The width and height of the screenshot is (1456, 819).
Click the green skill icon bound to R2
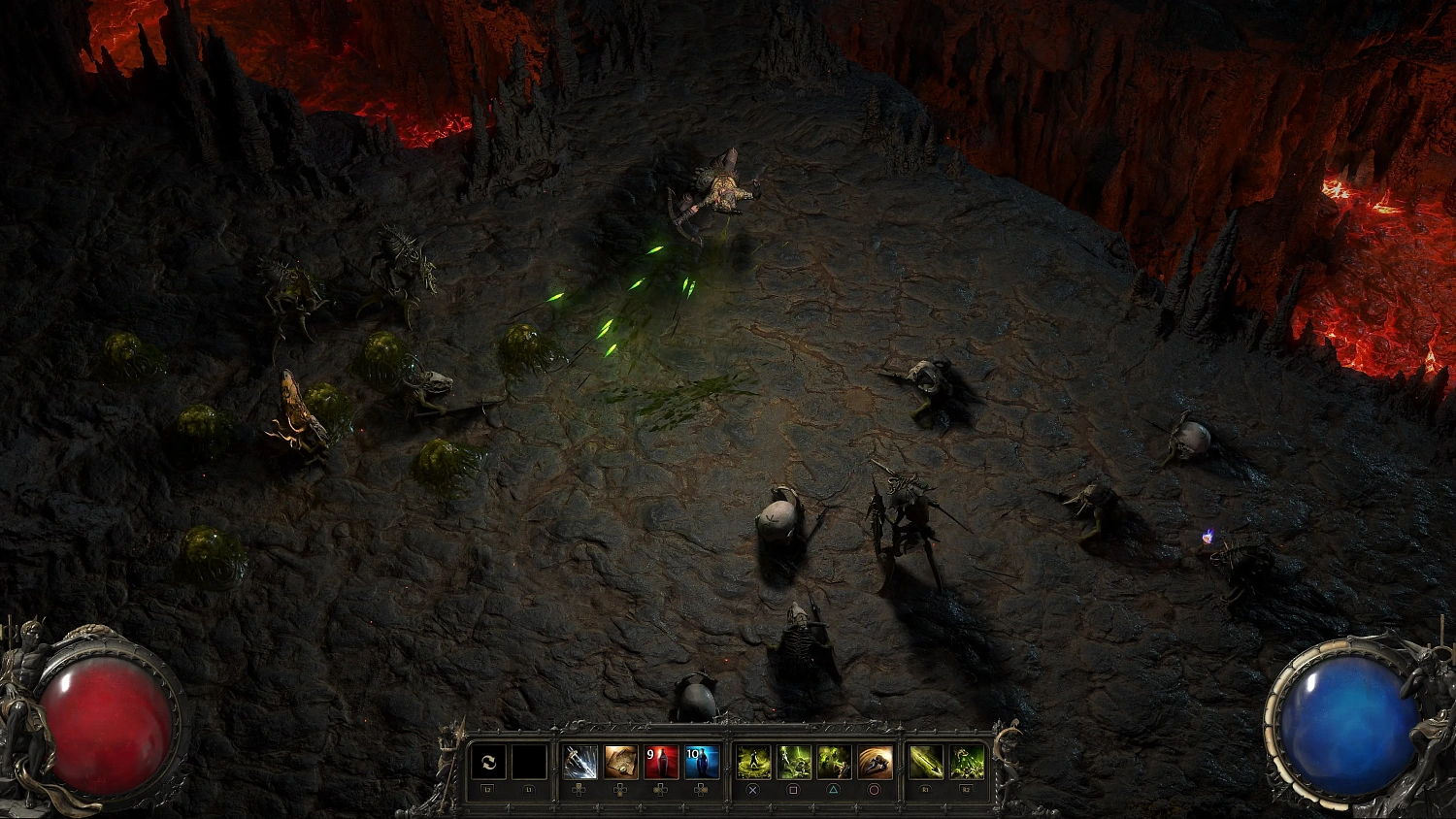click(x=965, y=764)
